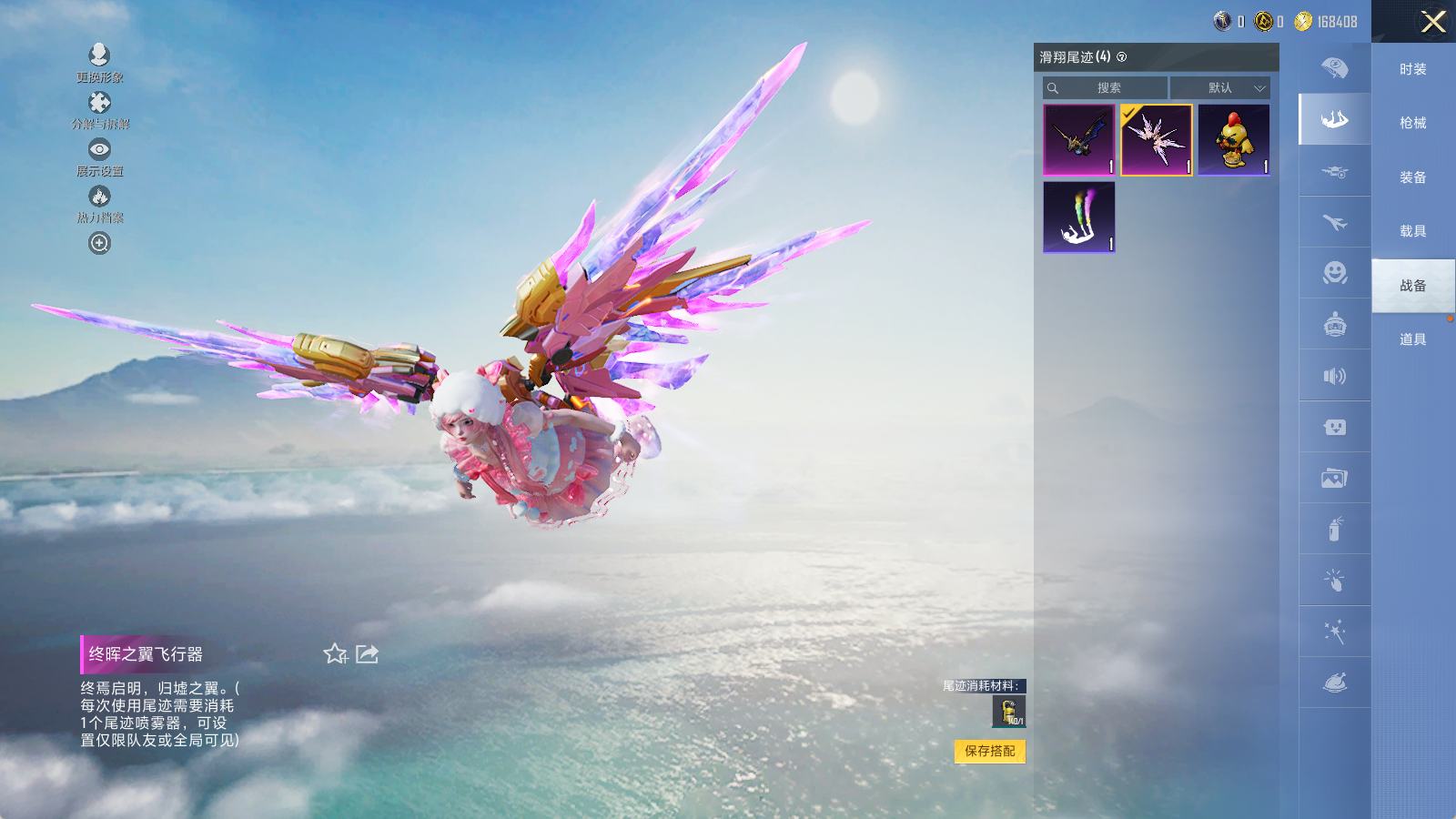Click the magnifier zoom-in icon

(99, 243)
